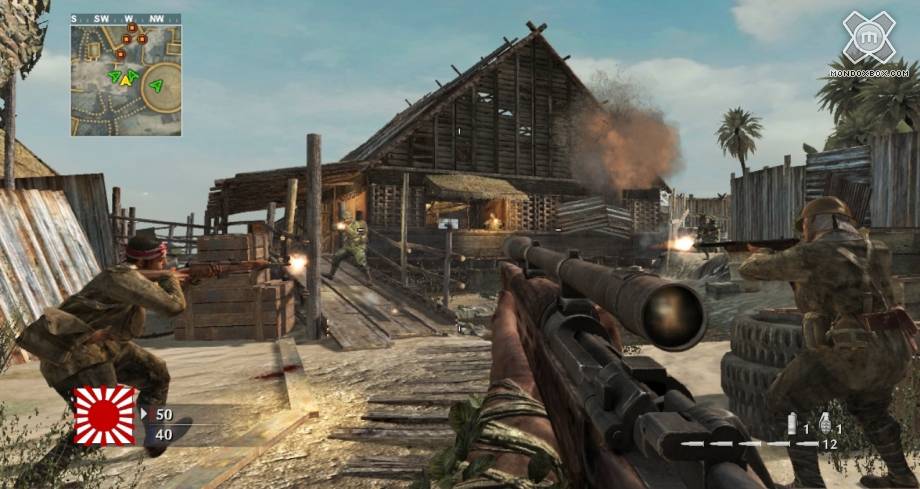Open the minimap in the corner
Screen dimensions: 920x489
pos(126,80)
